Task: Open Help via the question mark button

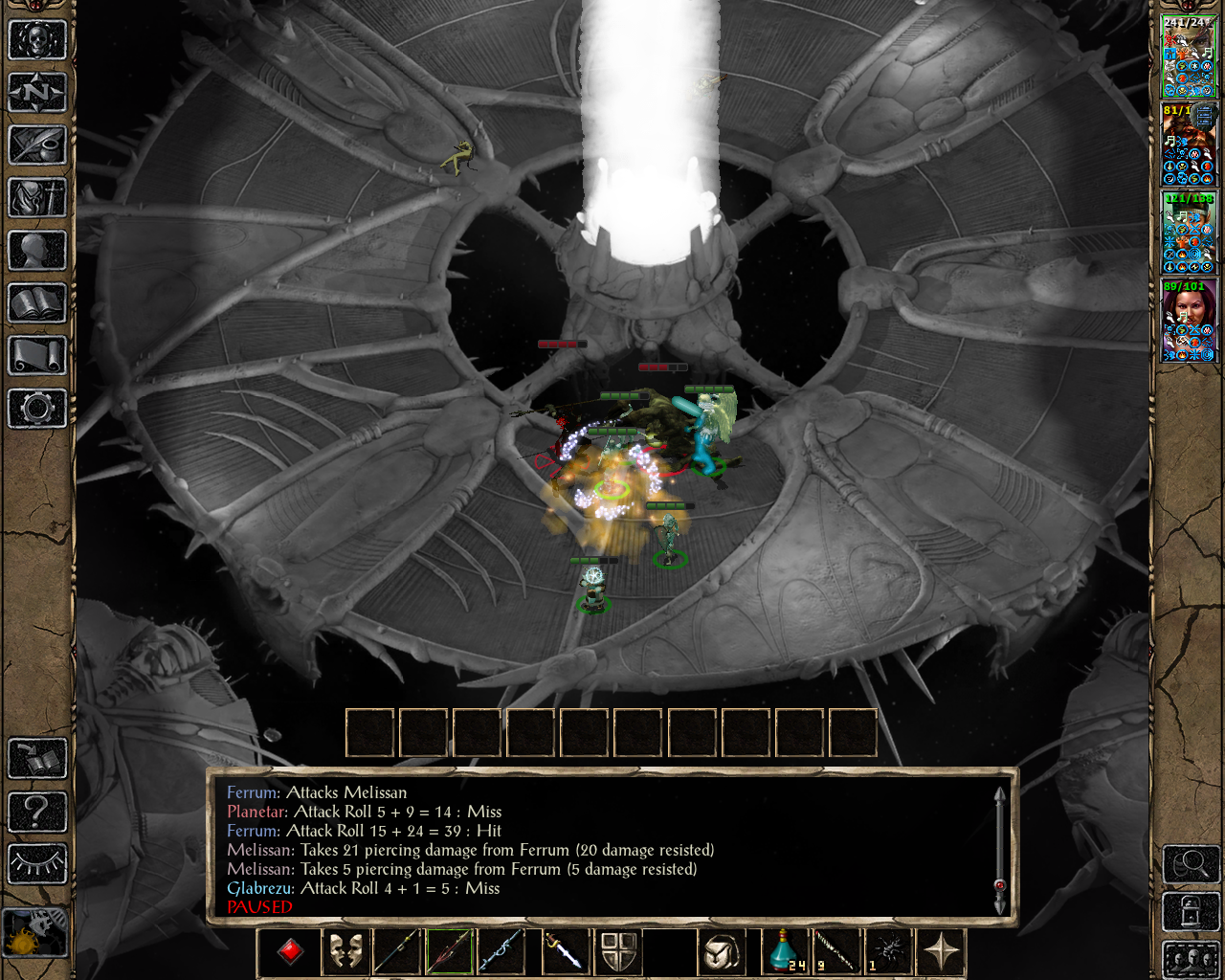Action: [x=36, y=812]
